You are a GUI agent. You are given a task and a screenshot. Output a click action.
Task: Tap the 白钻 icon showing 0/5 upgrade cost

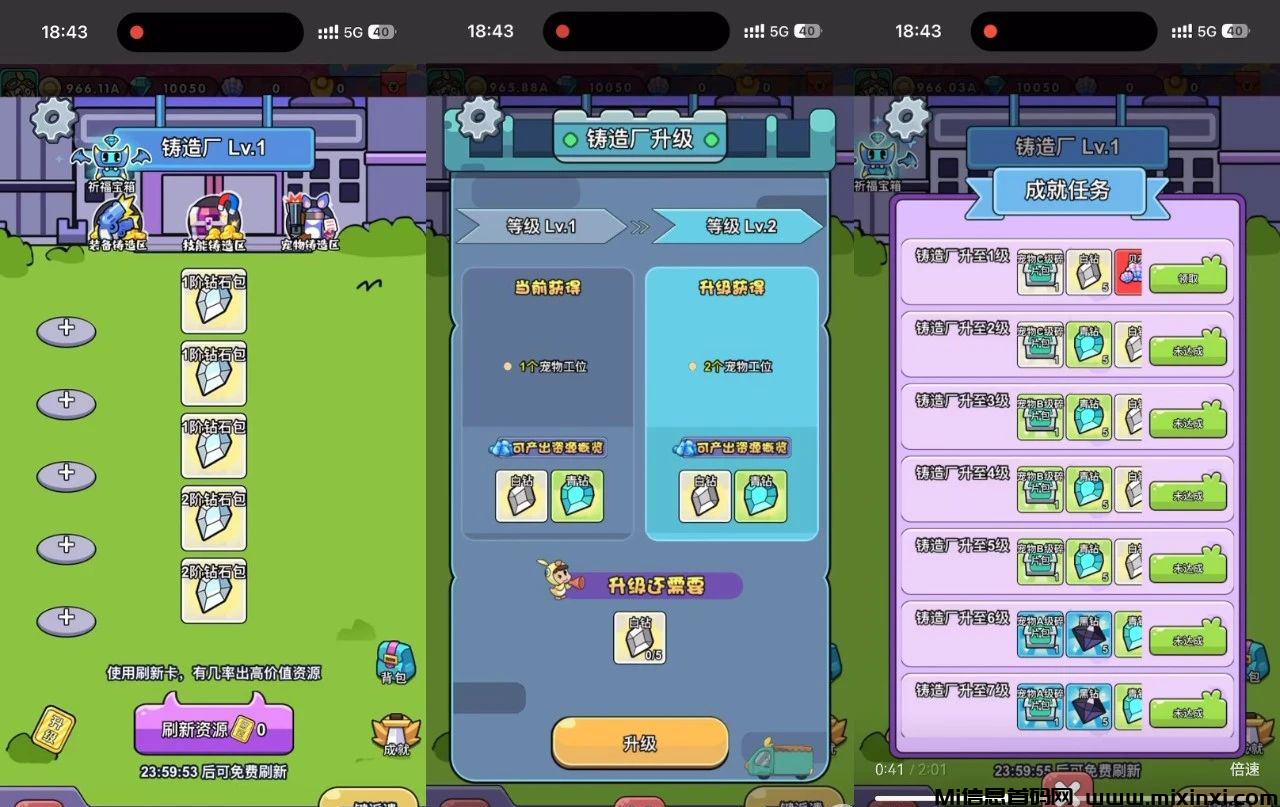[x=638, y=636]
